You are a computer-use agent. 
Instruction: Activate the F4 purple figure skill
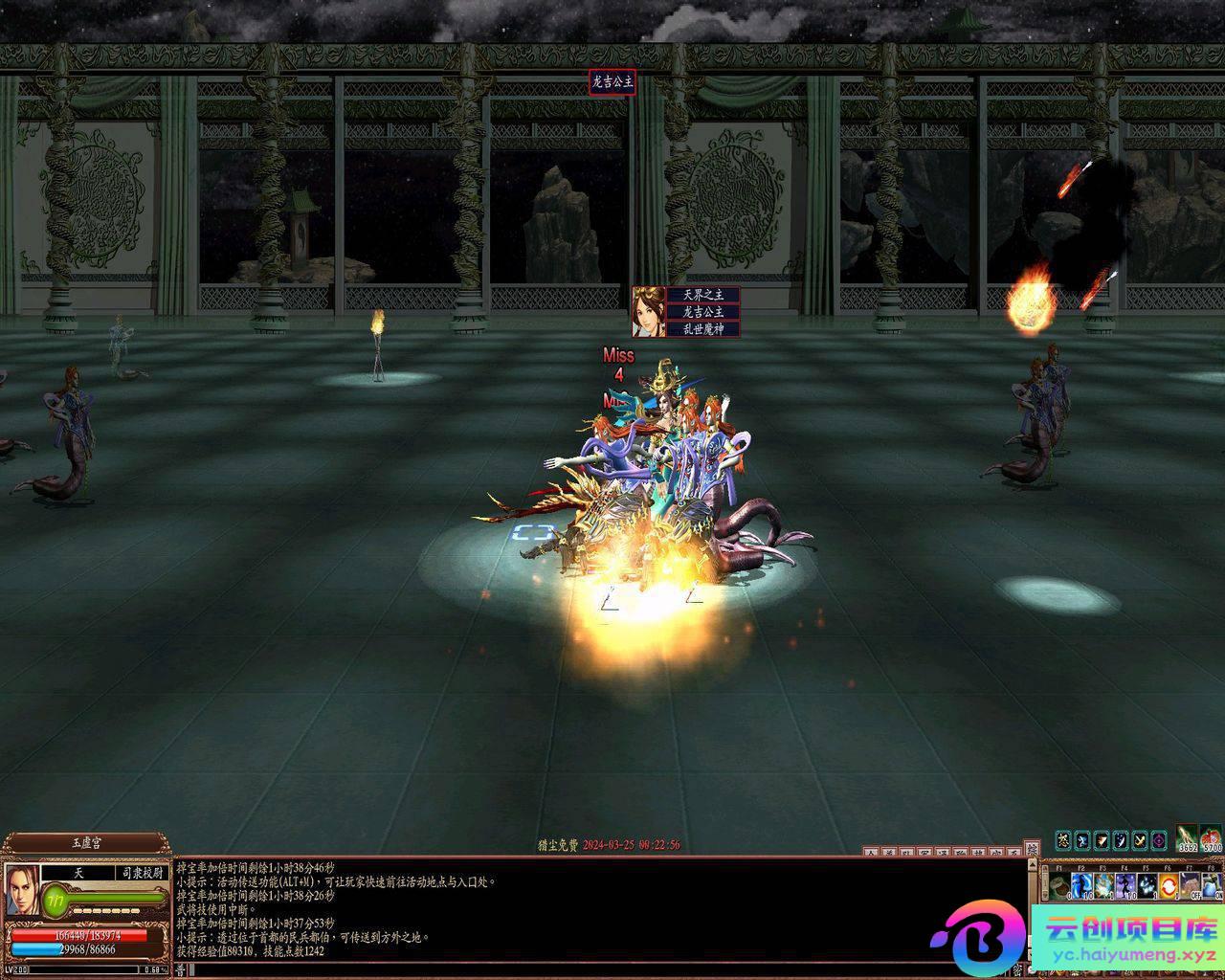click(1125, 885)
